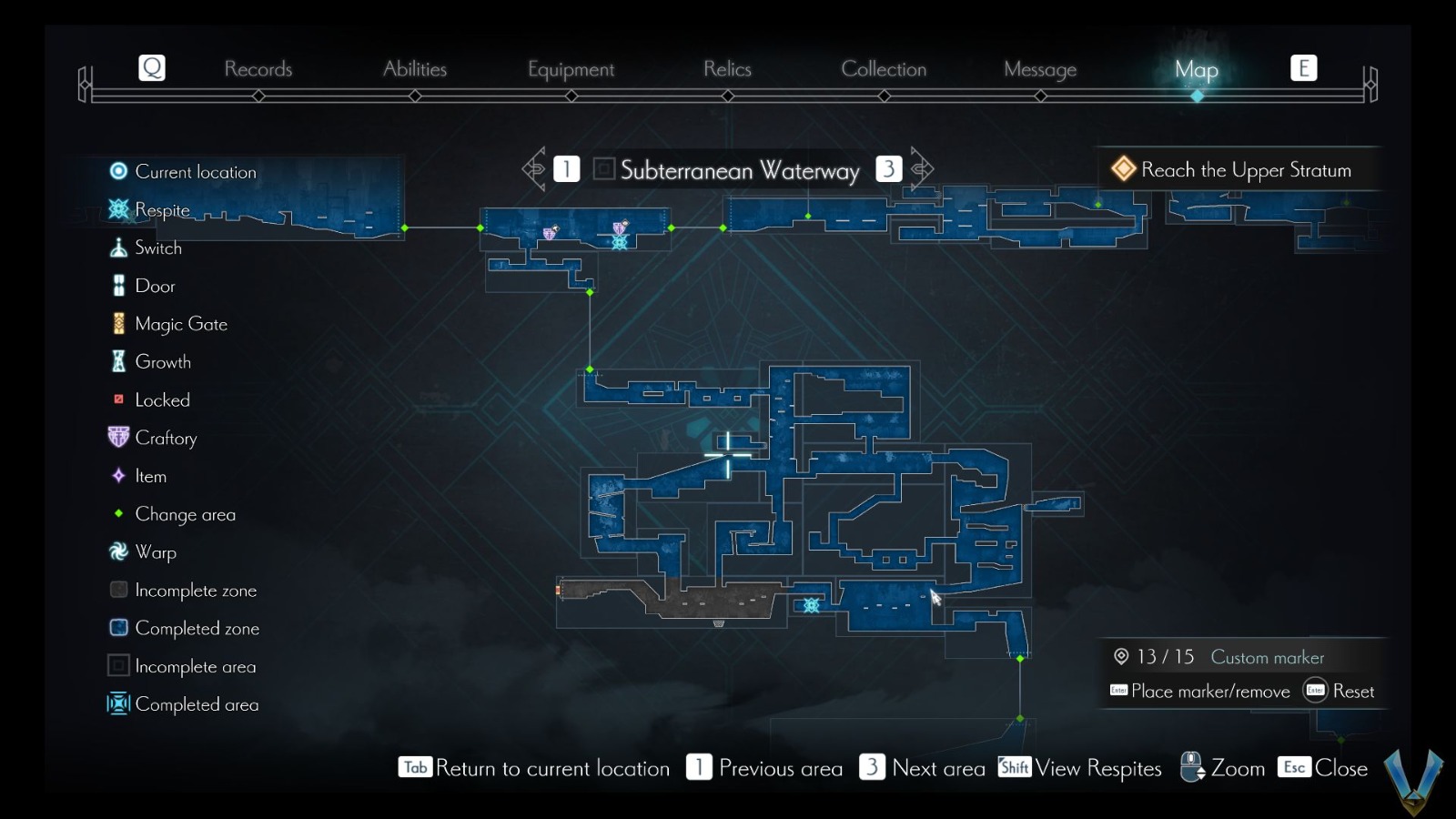Click the Door icon in the legend

pyautogui.click(x=117, y=285)
